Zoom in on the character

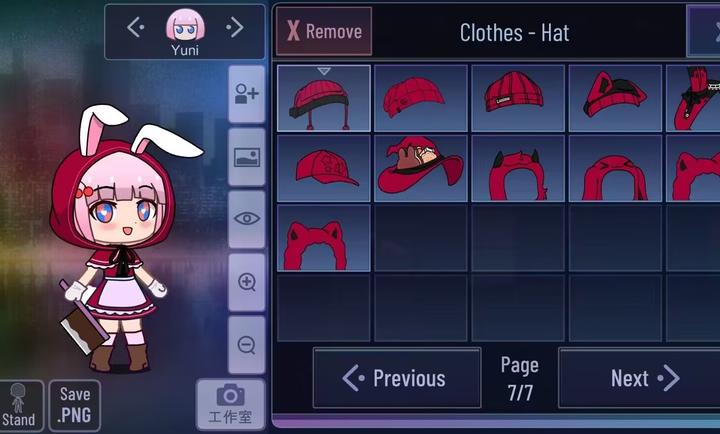pos(246,282)
